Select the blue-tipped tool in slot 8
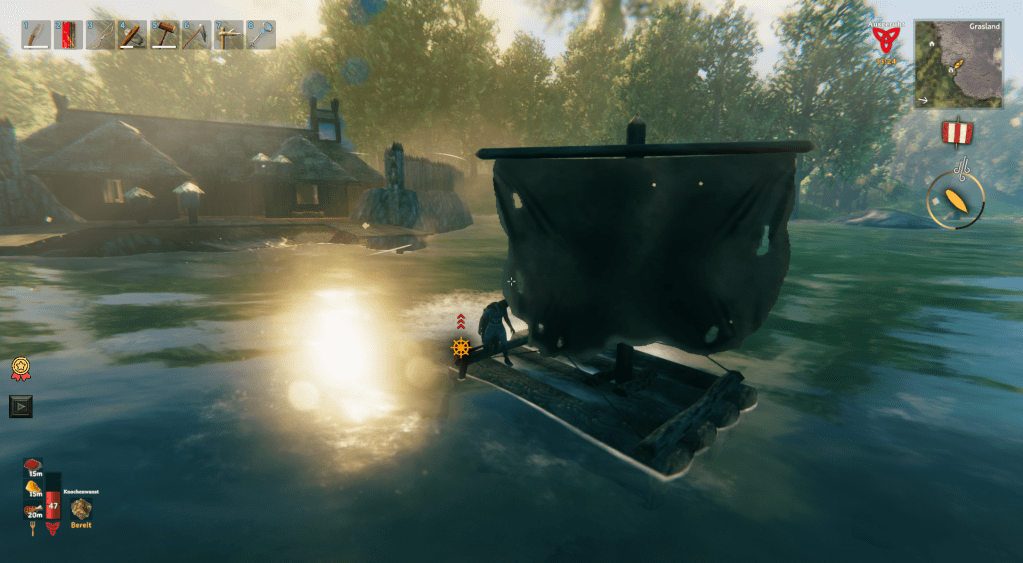Viewport: 1023px width, 563px height. coord(261,35)
